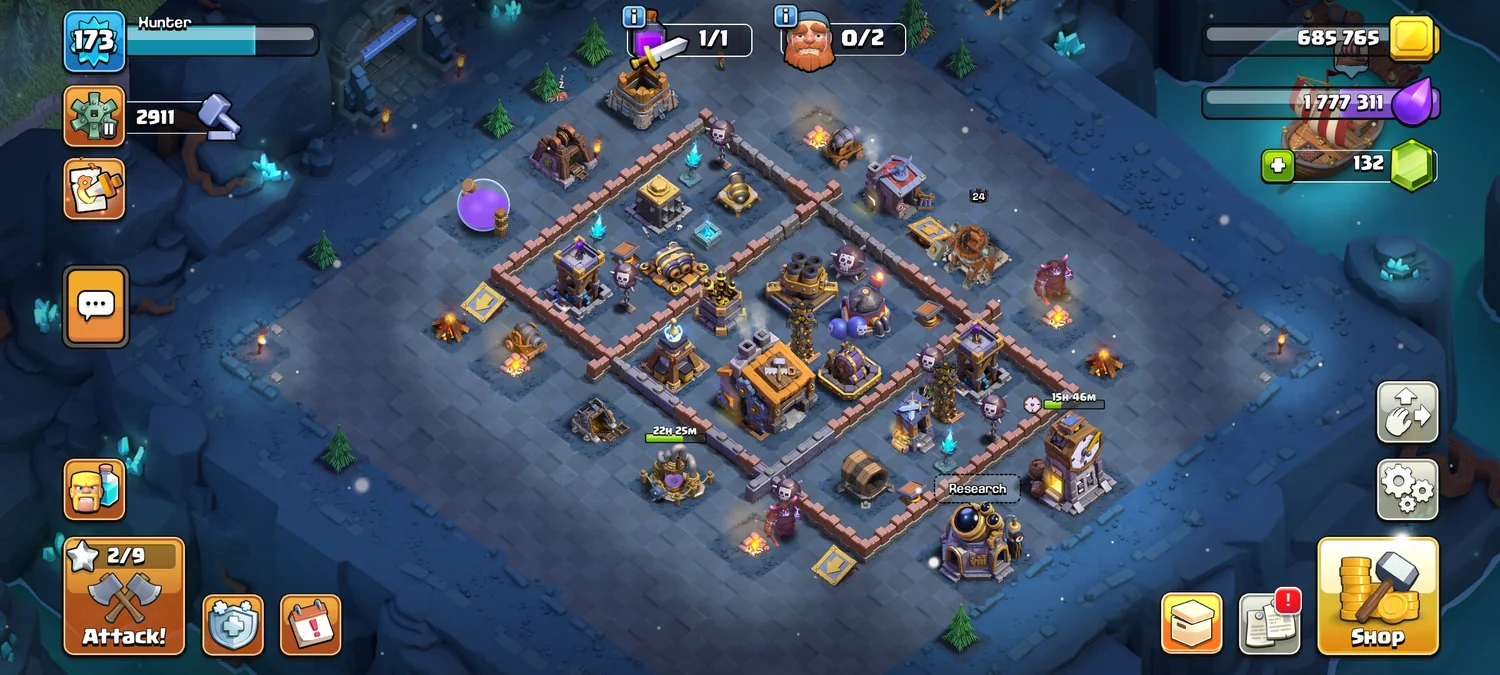Open the shield and plus button

click(233, 625)
